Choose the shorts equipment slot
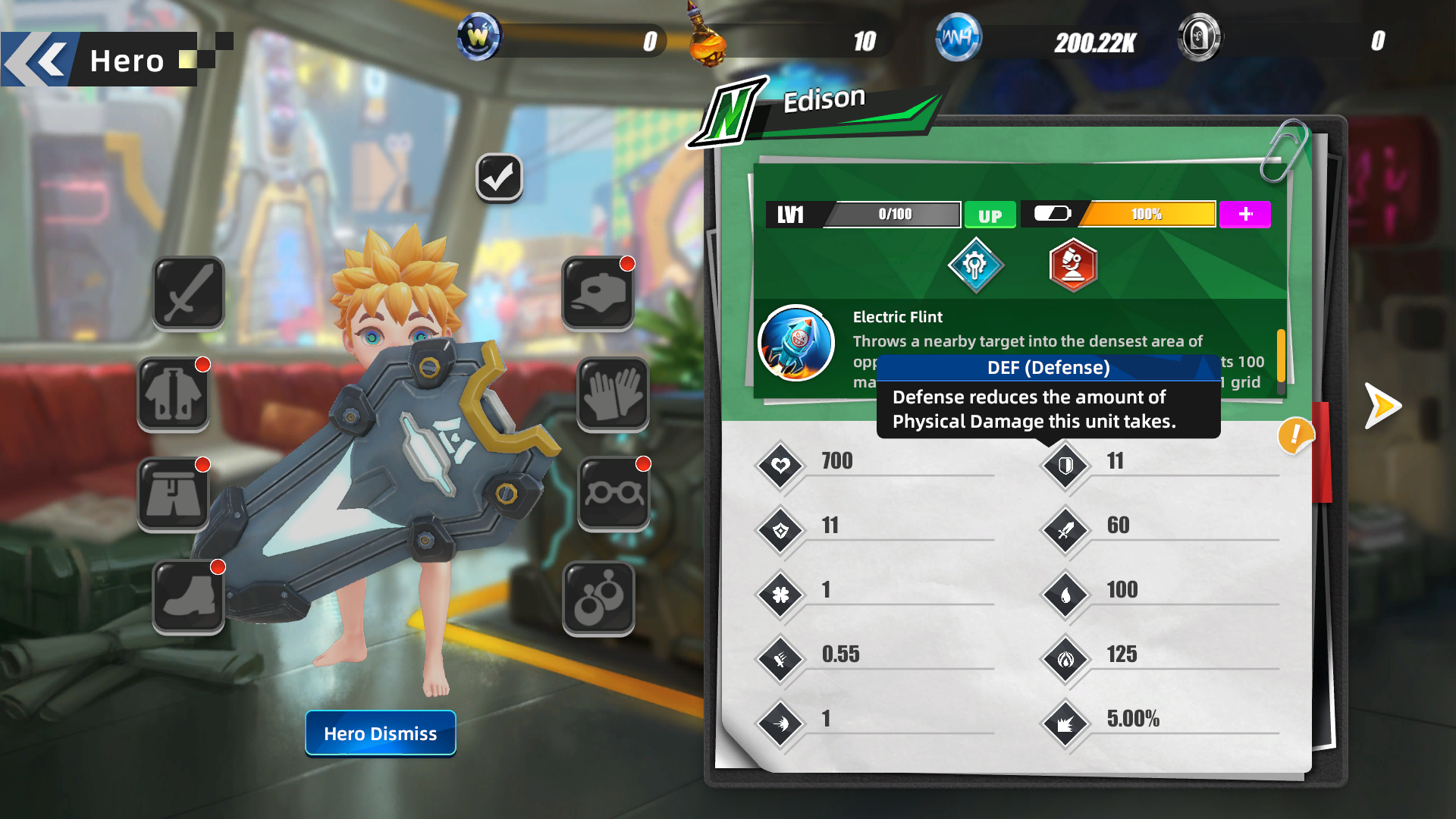 coord(174,494)
